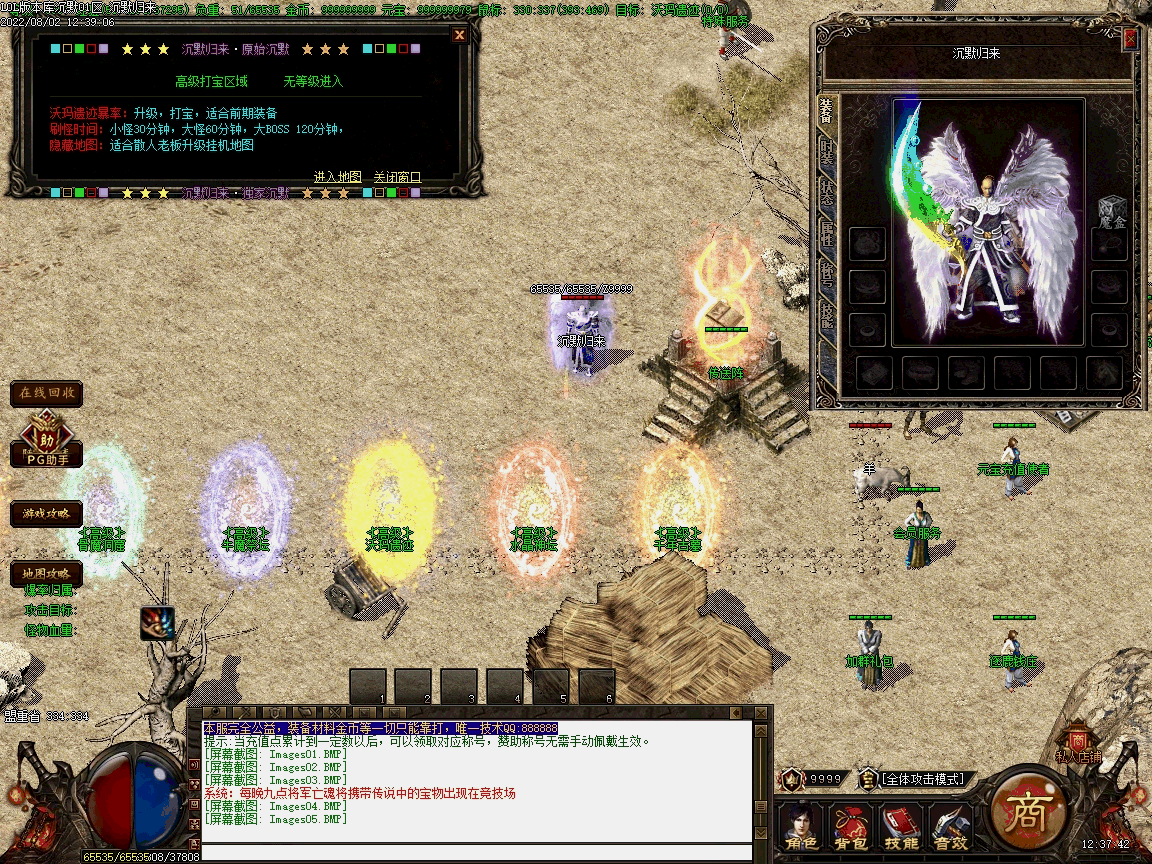Close the character equipment panel
This screenshot has width=1152, height=864.
pyautogui.click(x=1130, y=39)
